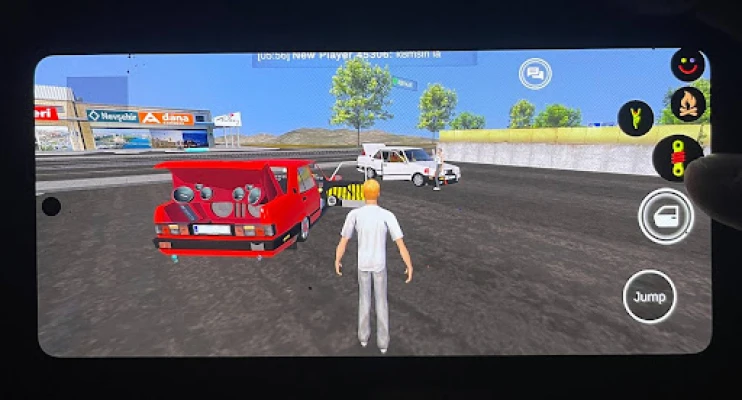742x400 pixels.
Task: Tap the yellow dancing figure button
Action: tap(635, 118)
